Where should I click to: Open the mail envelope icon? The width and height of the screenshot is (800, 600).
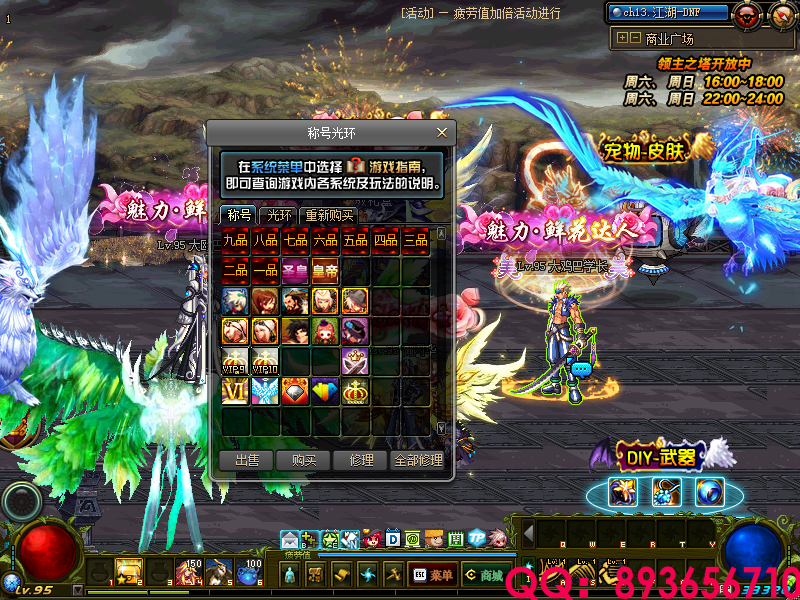click(x=289, y=540)
